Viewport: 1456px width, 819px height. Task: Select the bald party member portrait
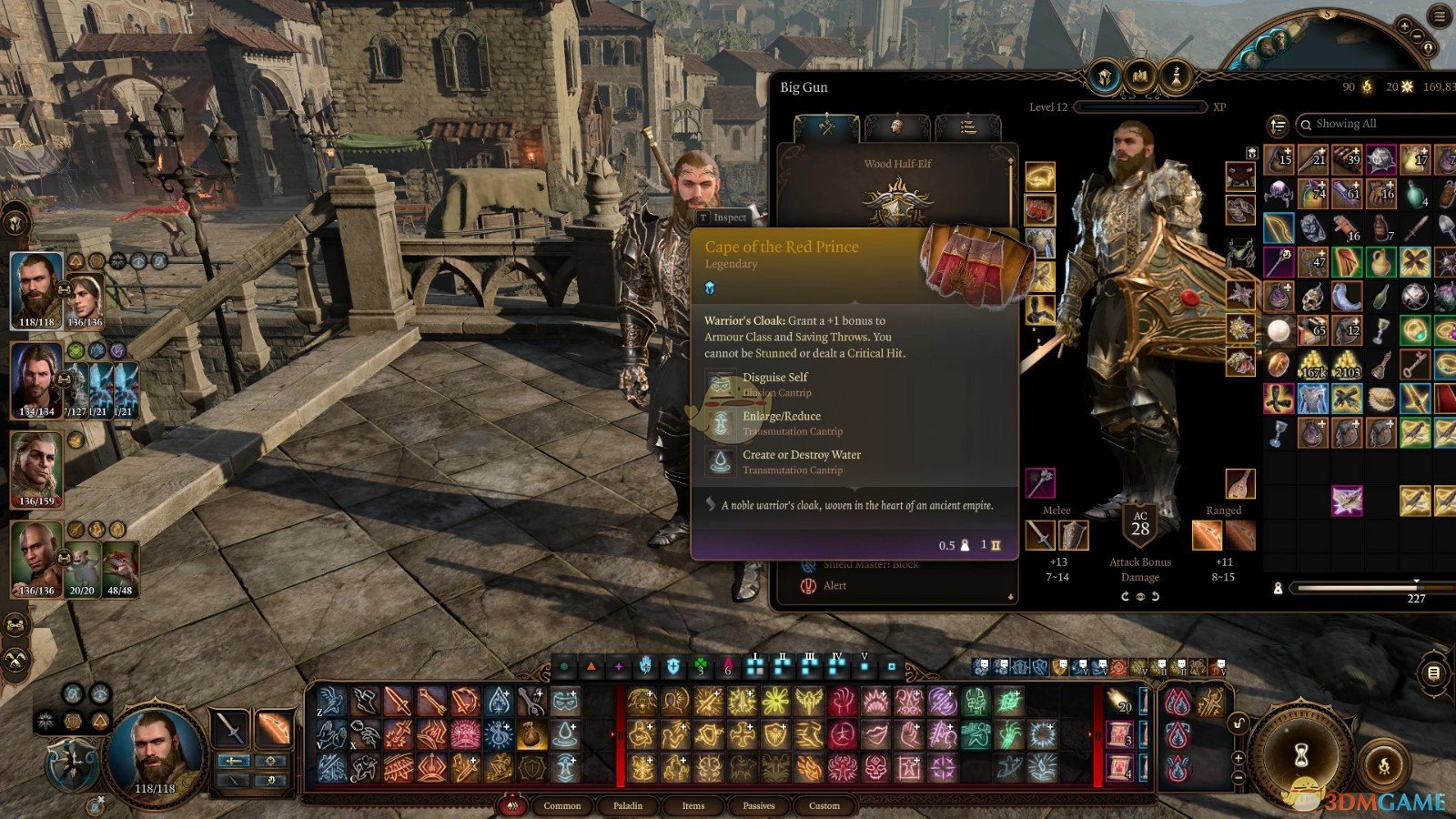pyautogui.click(x=36, y=557)
